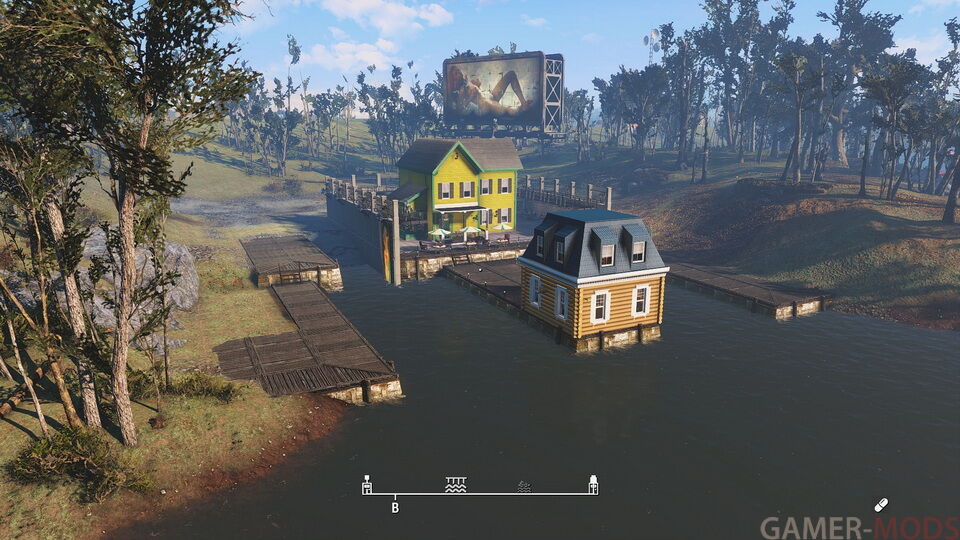The width and height of the screenshot is (960, 540).
Task: Click the faded water marker on the compass
Action: [524, 486]
